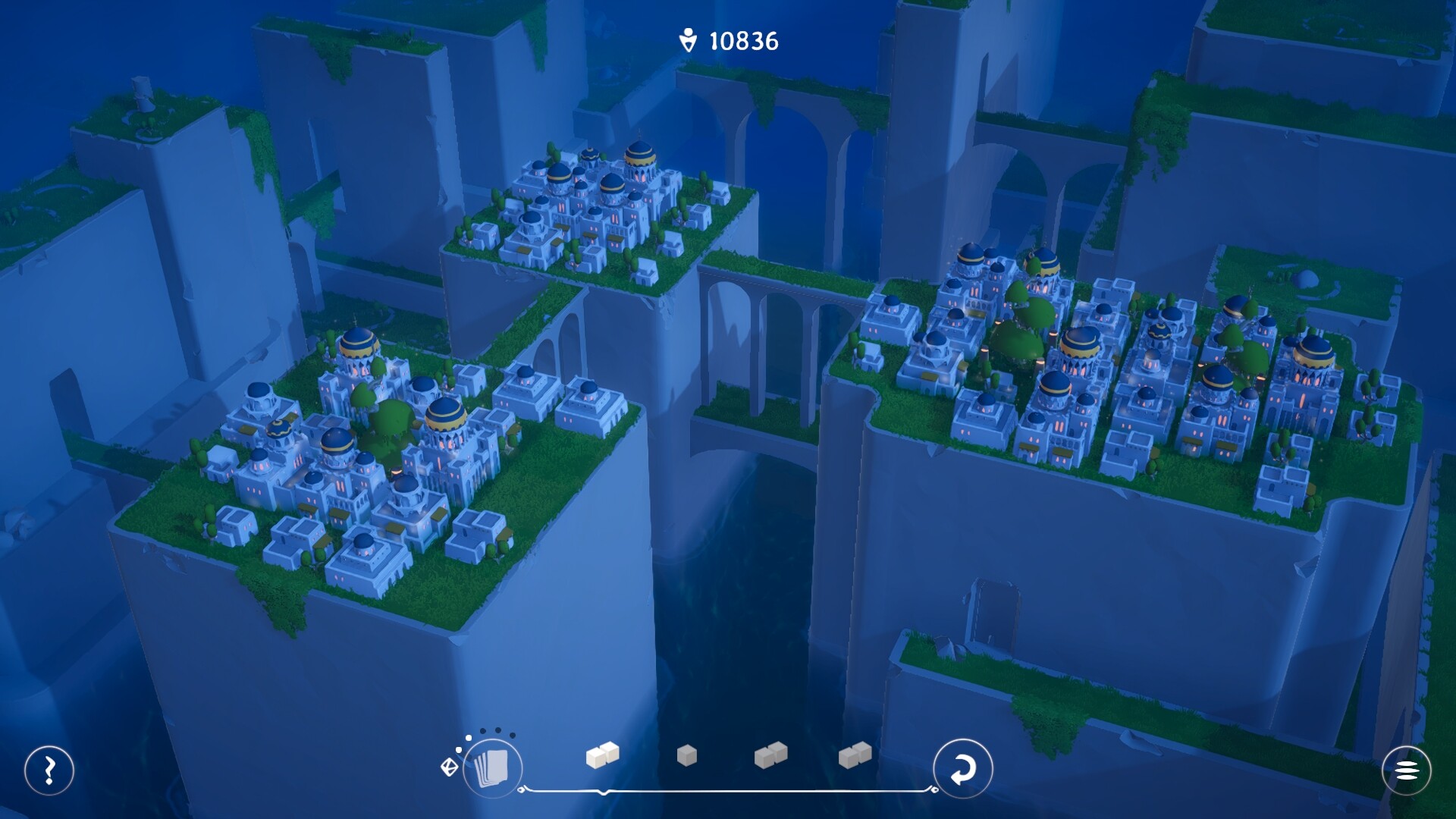Click the notch marker on the progress timeline
Image resolution: width=1456 pixels, height=819 pixels.
click(604, 793)
